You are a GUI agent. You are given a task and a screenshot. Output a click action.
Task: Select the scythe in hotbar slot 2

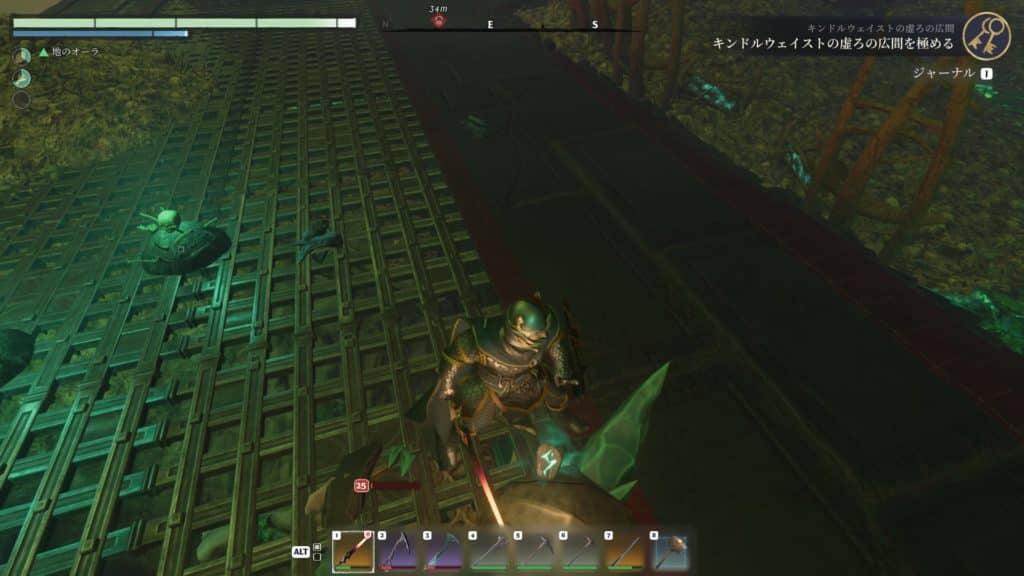tap(397, 551)
